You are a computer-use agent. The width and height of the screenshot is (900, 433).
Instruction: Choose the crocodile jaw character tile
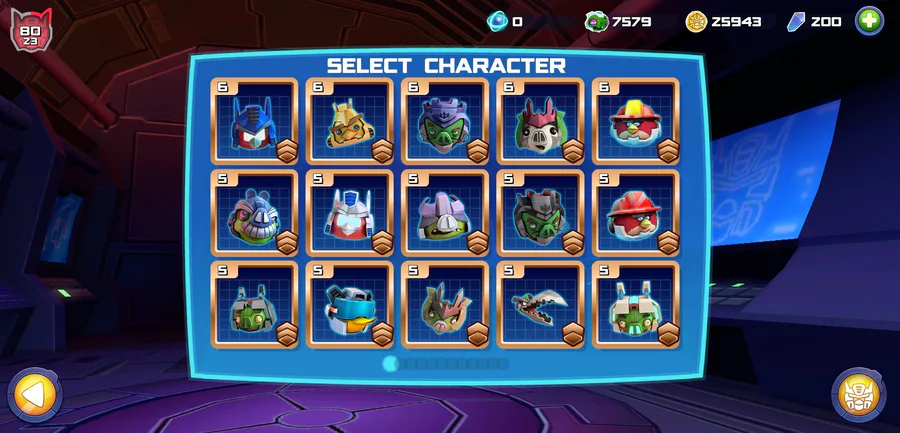click(540, 305)
